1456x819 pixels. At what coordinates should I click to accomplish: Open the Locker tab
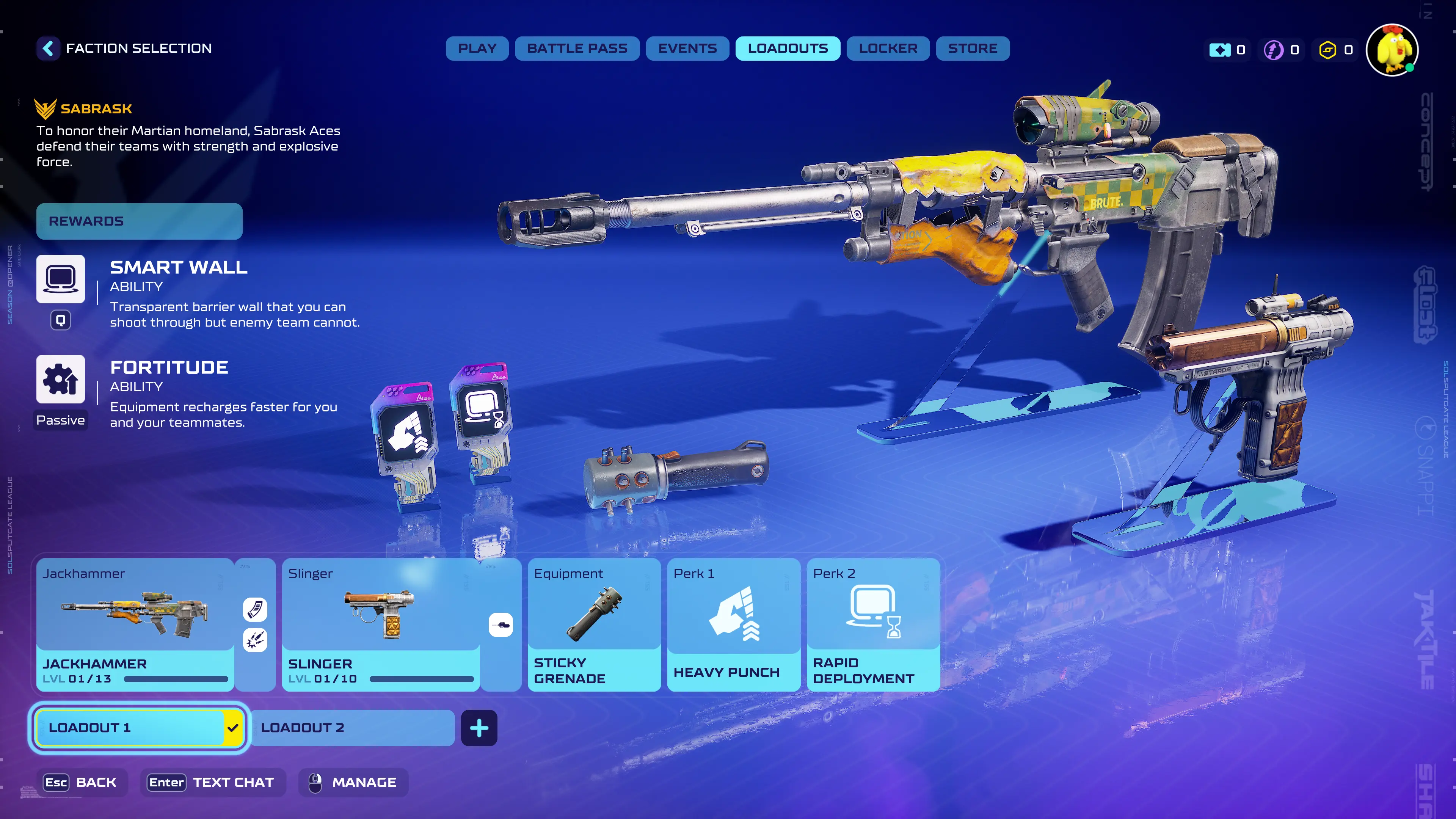[x=887, y=49]
